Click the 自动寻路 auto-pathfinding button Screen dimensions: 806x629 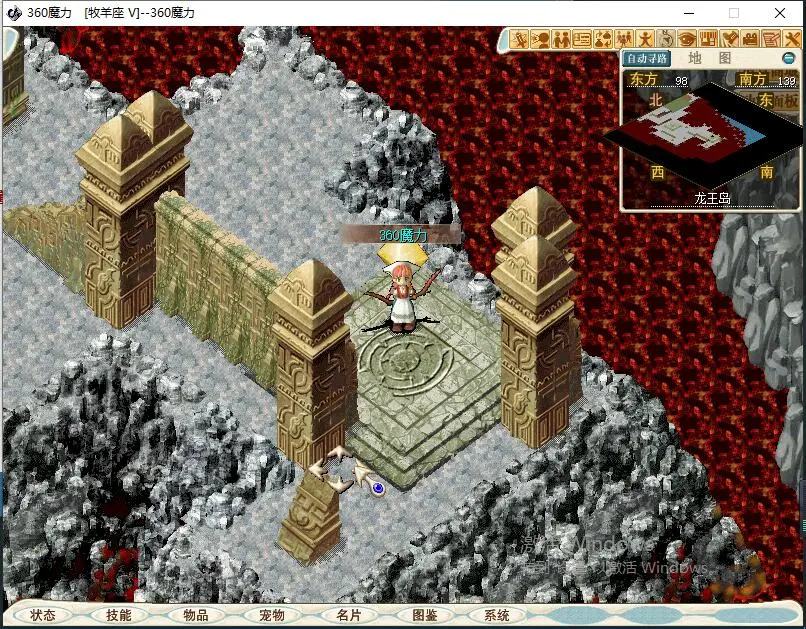[649, 59]
